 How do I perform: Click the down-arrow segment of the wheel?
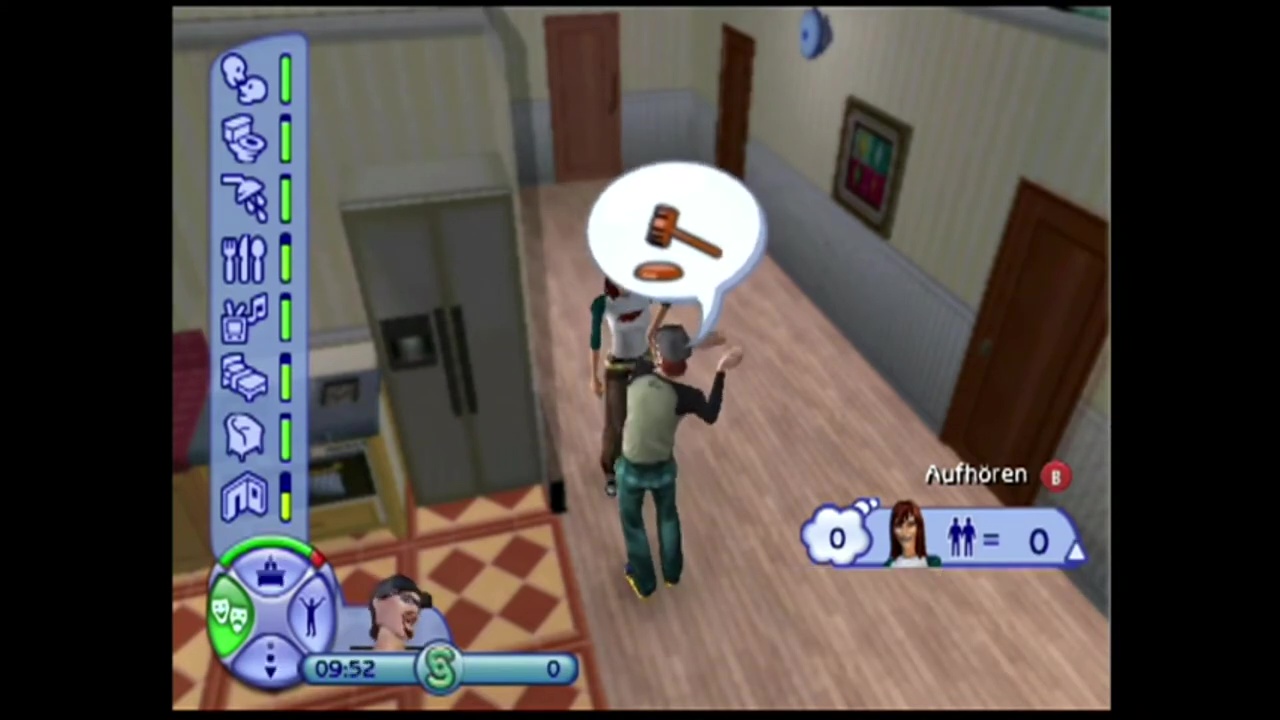270,657
